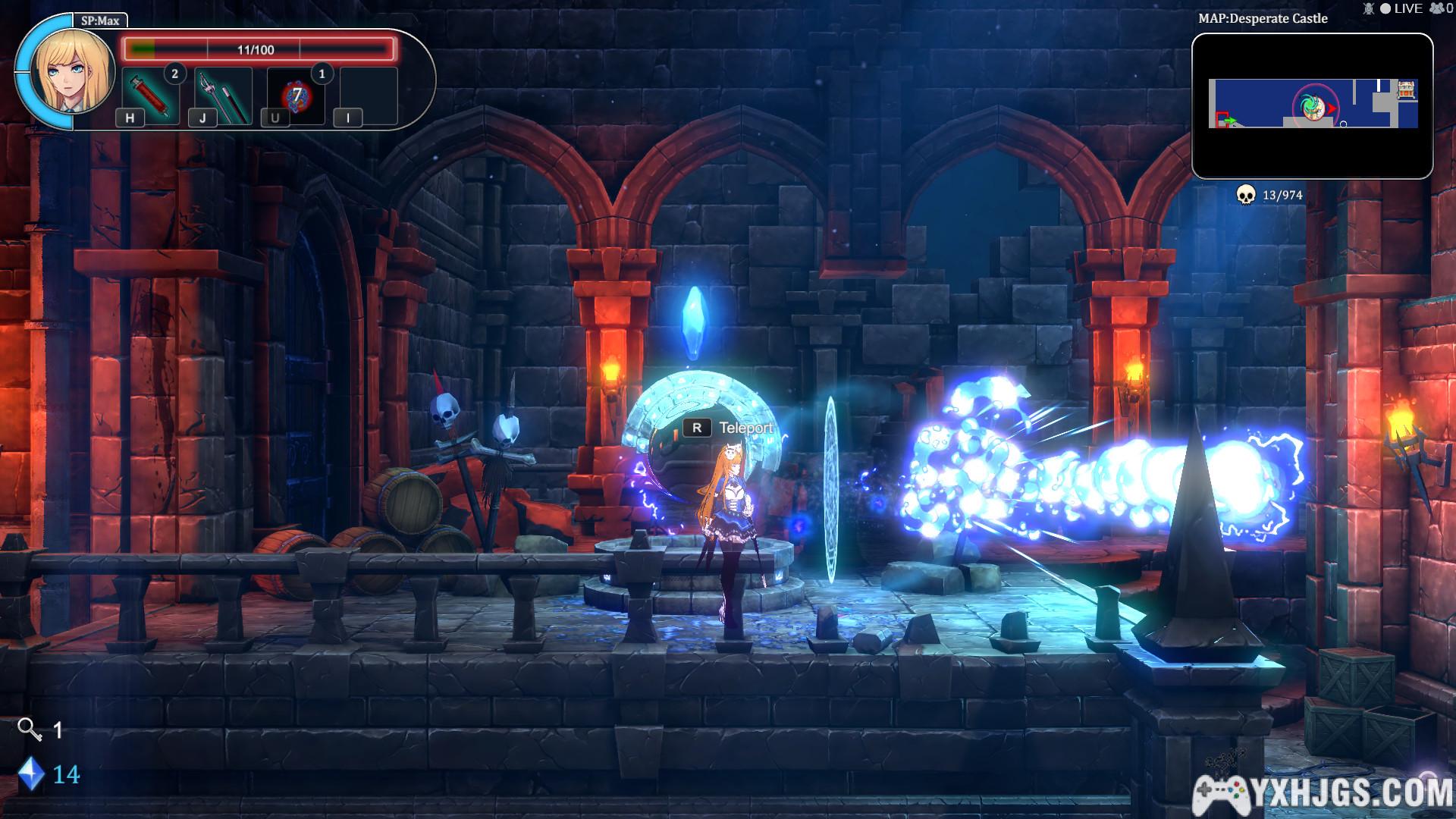Click the swirling portal marker on minimap
This screenshot has width=1456, height=819.
[x=1311, y=106]
